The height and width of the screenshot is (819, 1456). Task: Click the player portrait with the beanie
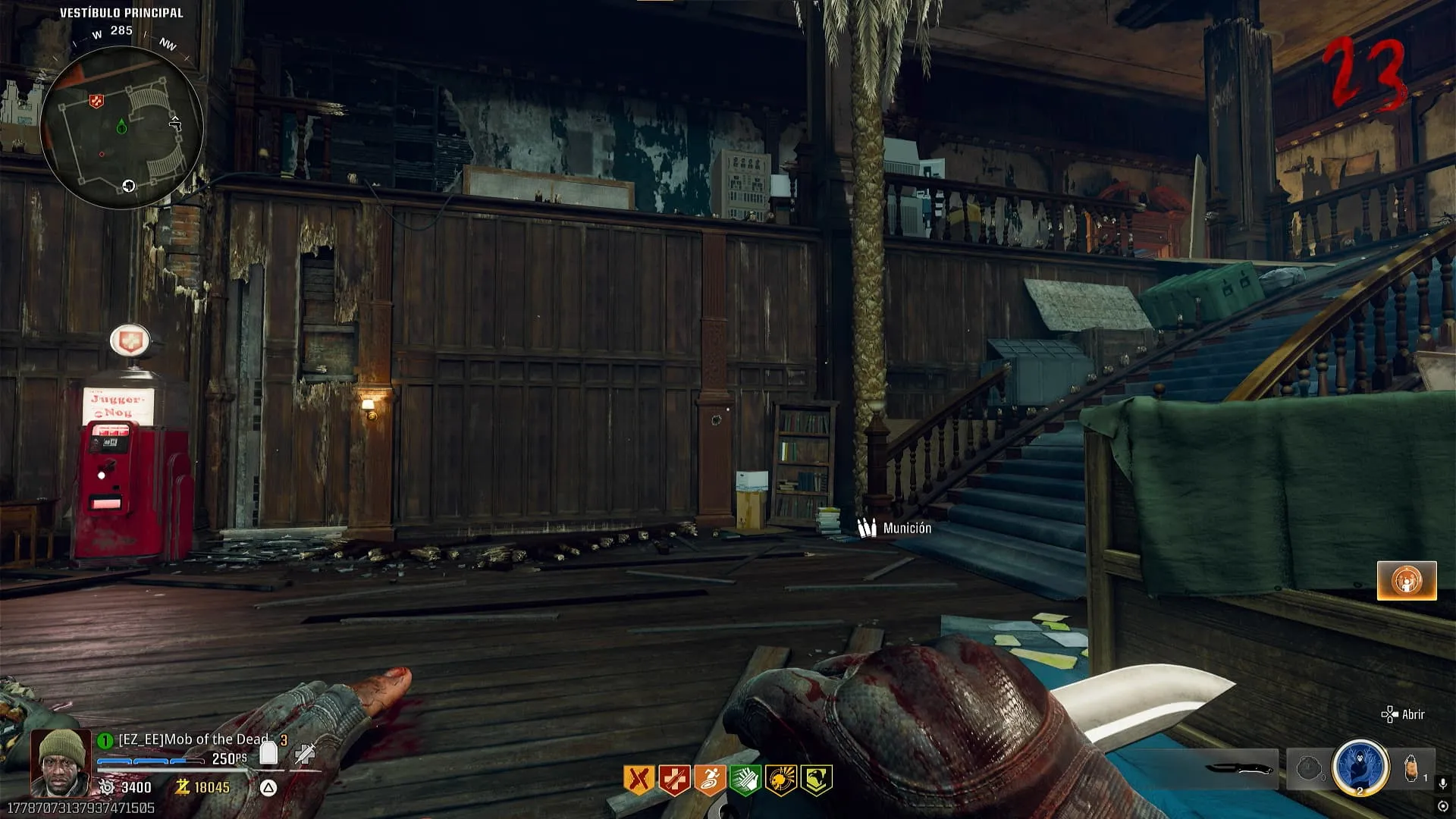61,761
